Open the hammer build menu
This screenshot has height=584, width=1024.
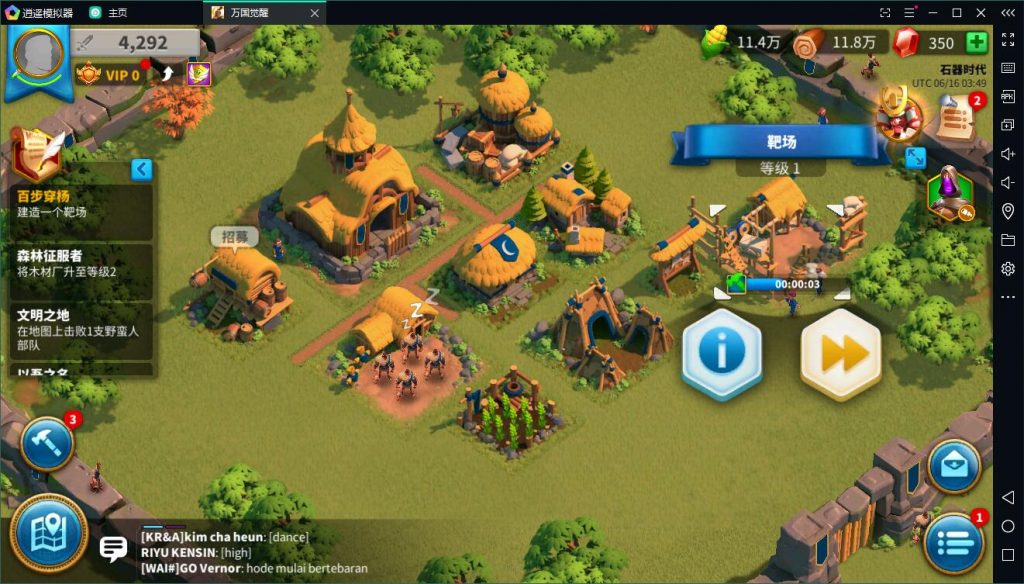(46, 444)
